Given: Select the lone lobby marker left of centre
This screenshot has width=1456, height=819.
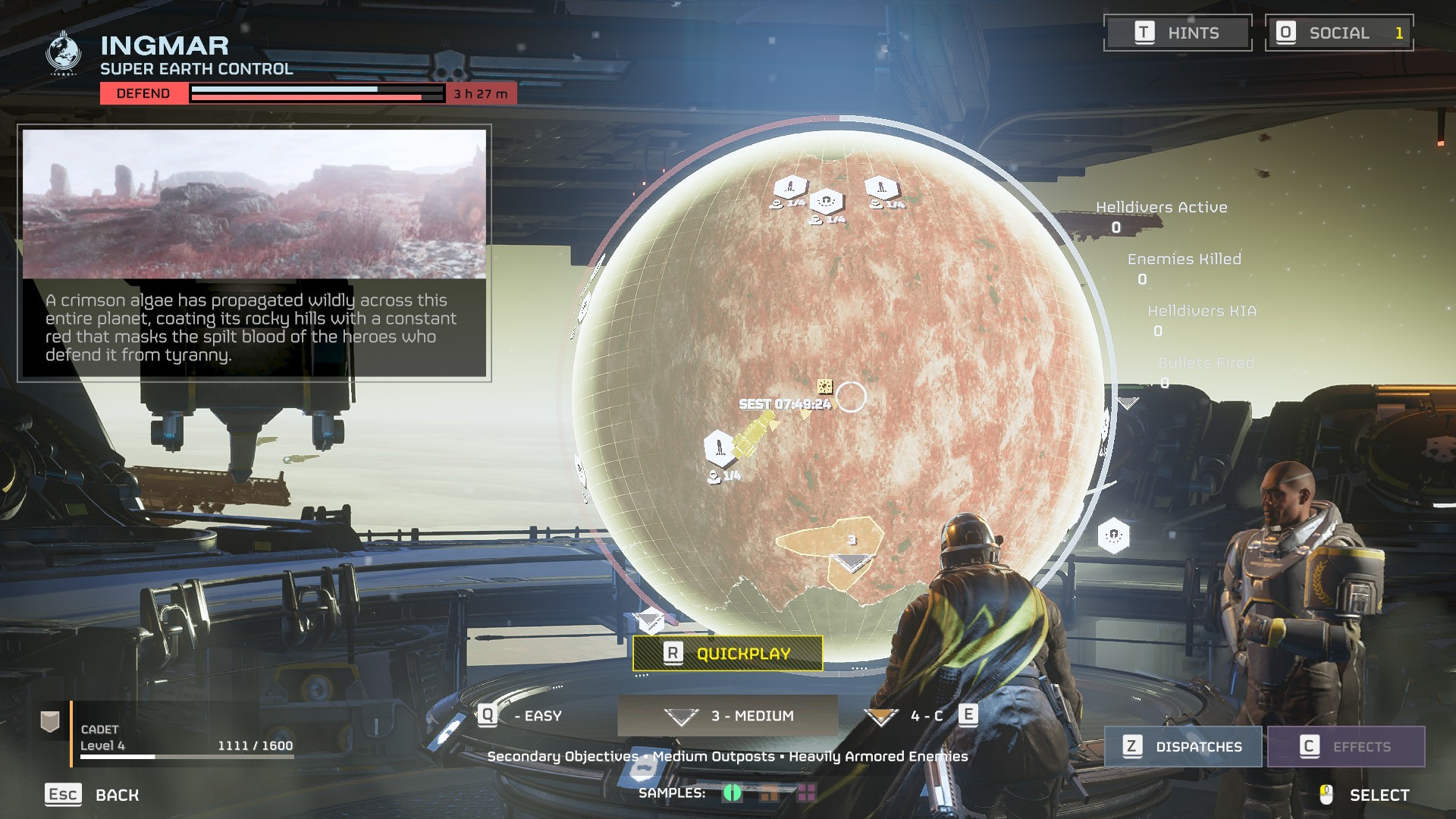Looking at the screenshot, I should click(x=719, y=447).
